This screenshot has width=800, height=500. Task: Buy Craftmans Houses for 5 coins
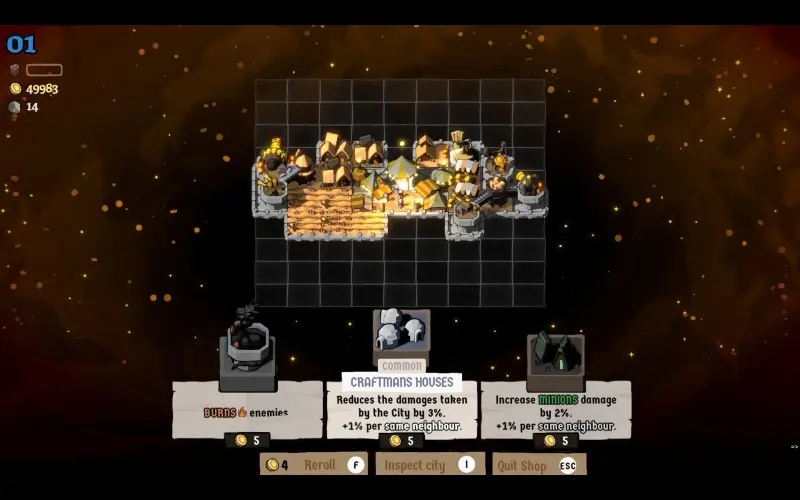pyautogui.click(x=401, y=440)
